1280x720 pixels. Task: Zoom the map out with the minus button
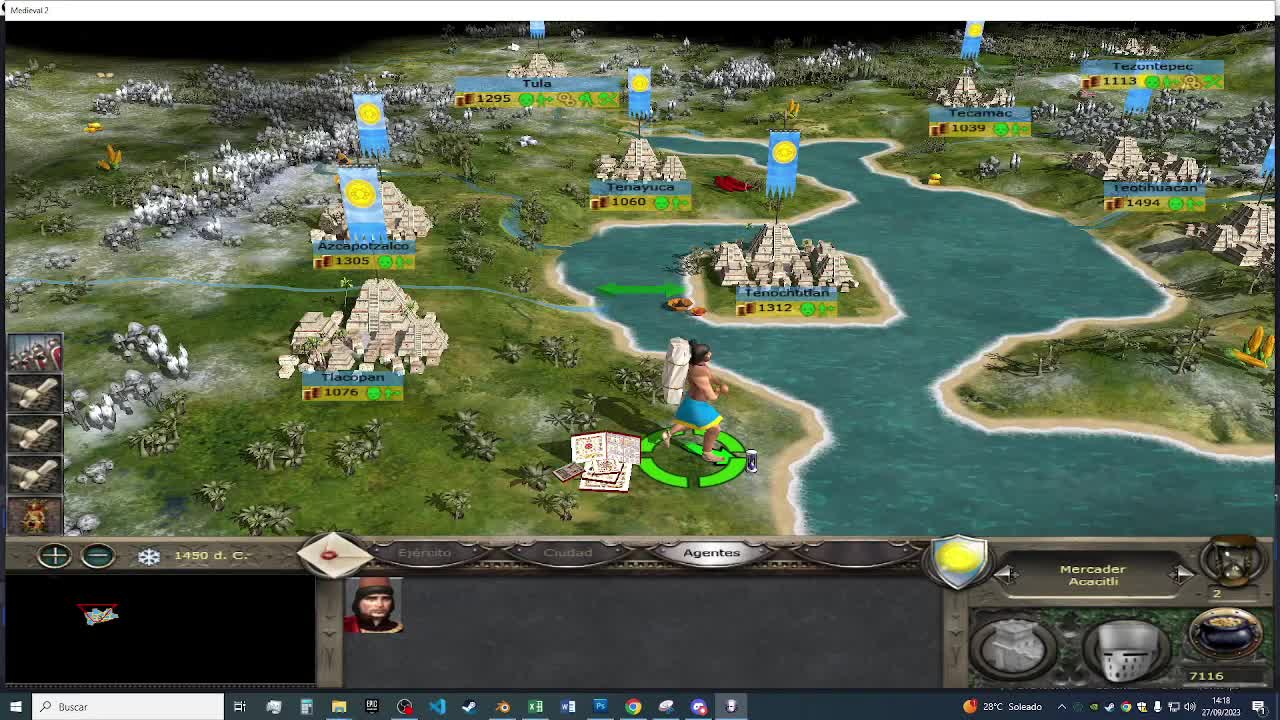97,556
